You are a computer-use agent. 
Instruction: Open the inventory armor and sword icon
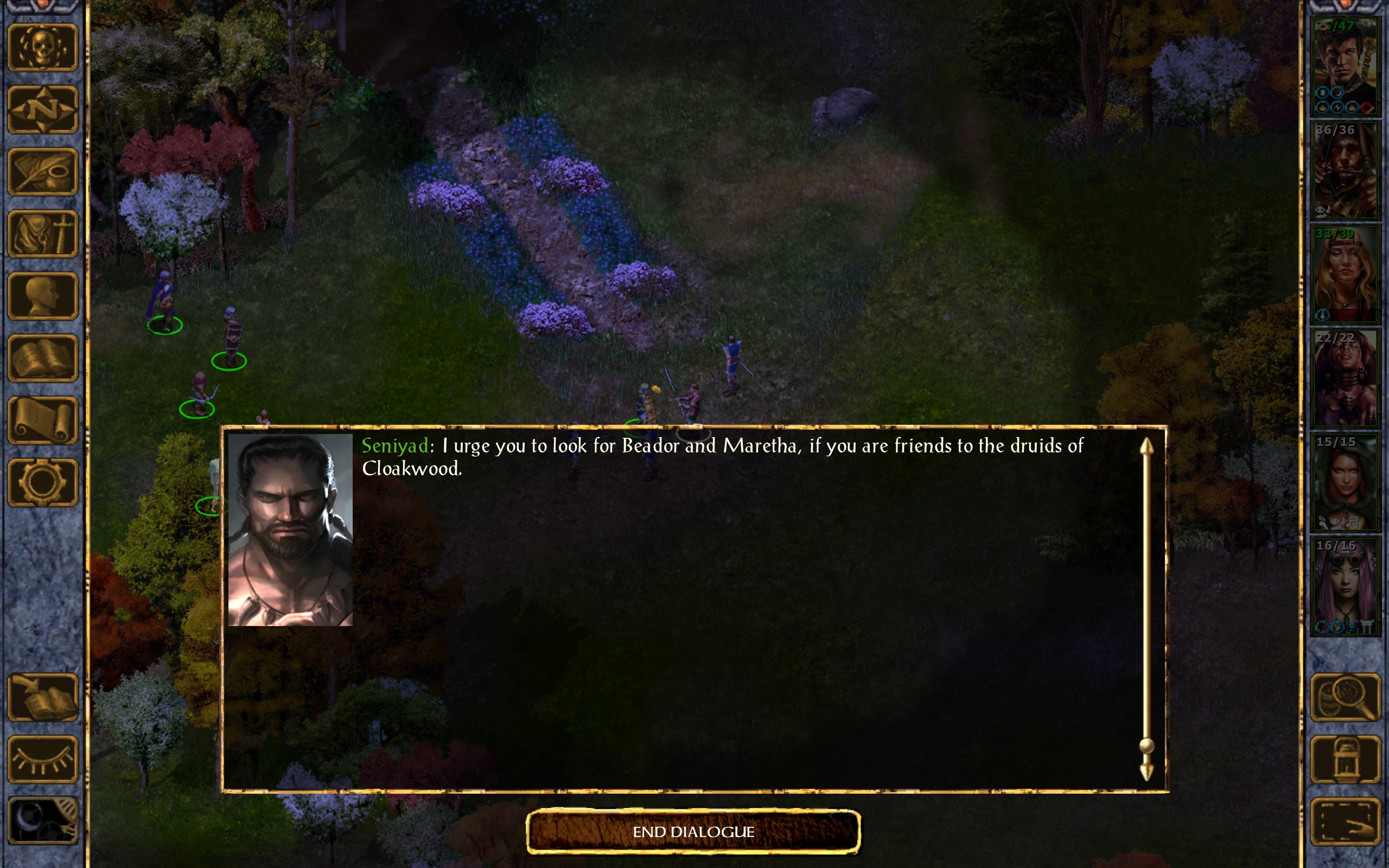pyautogui.click(x=42, y=234)
